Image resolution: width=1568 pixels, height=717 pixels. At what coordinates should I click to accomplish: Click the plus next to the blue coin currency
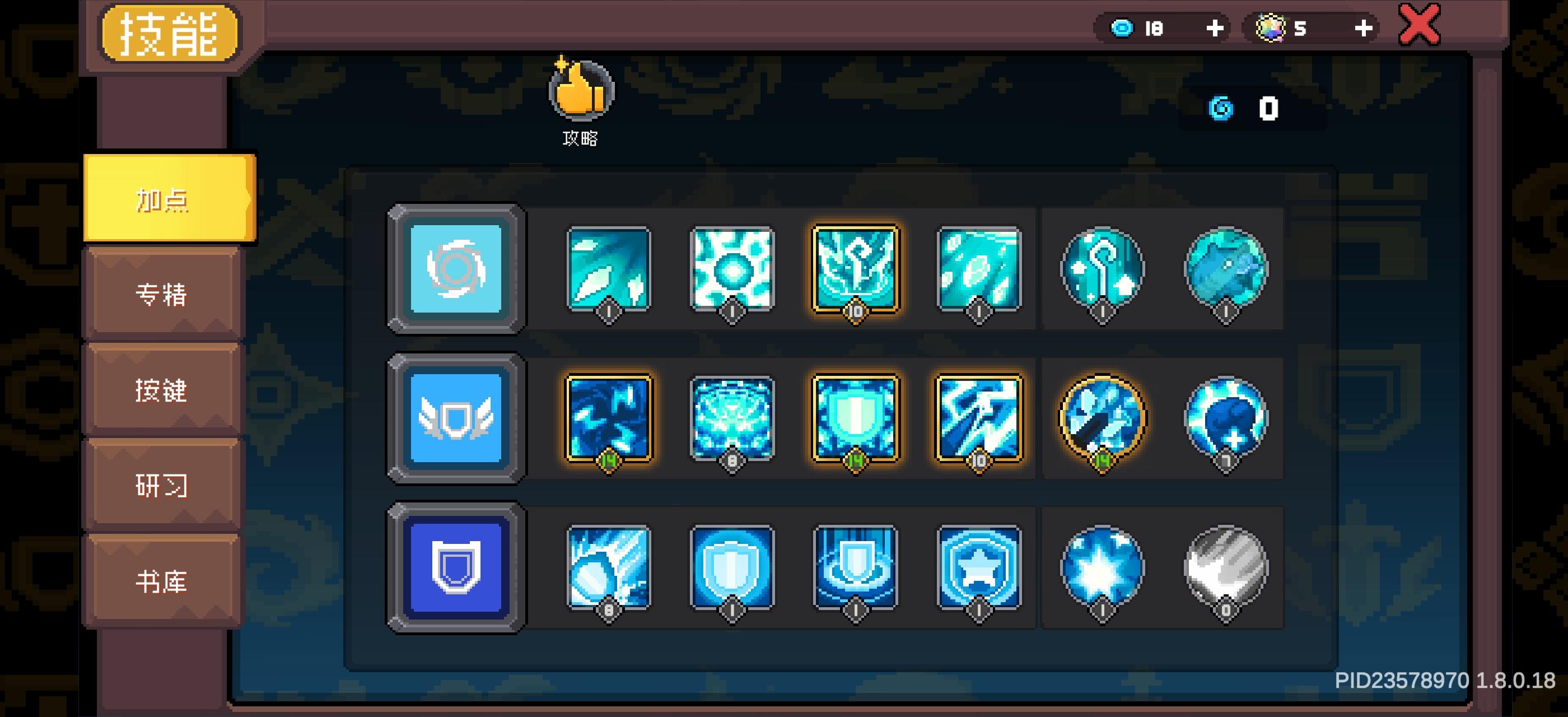click(1215, 27)
